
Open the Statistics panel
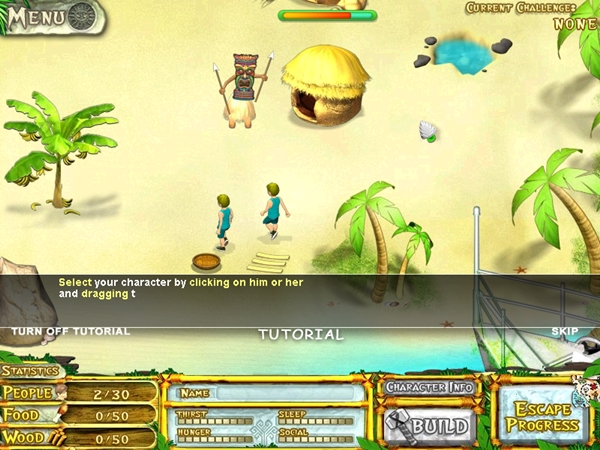point(30,372)
